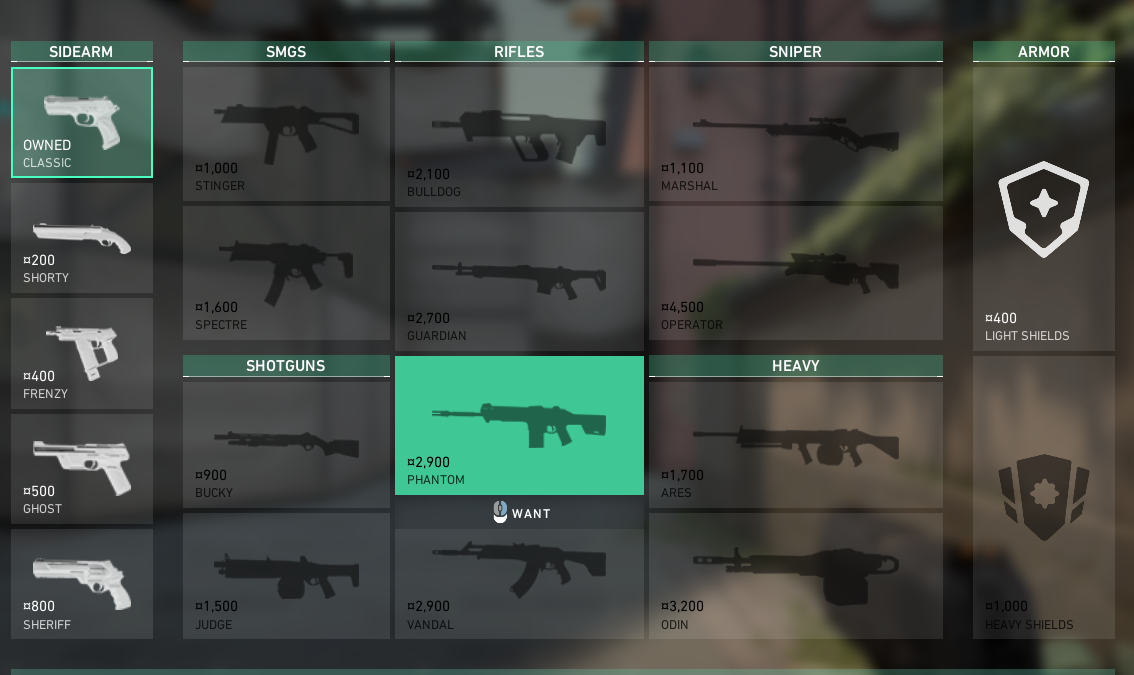Choose the Ares heavy weapon
Viewport: 1134px width, 675px height.
coord(796,442)
